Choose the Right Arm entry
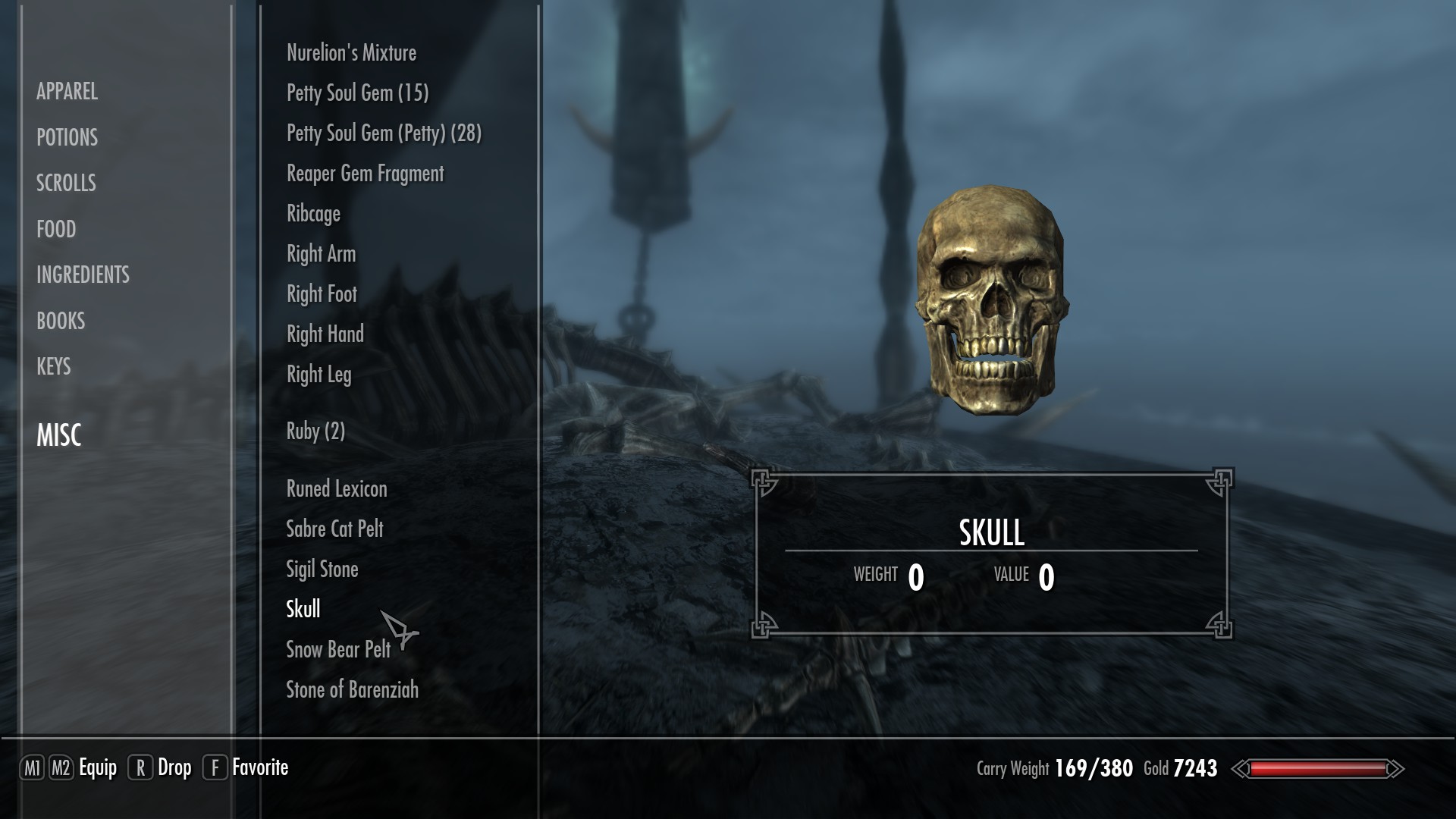This screenshot has height=819, width=1456. pos(321,254)
